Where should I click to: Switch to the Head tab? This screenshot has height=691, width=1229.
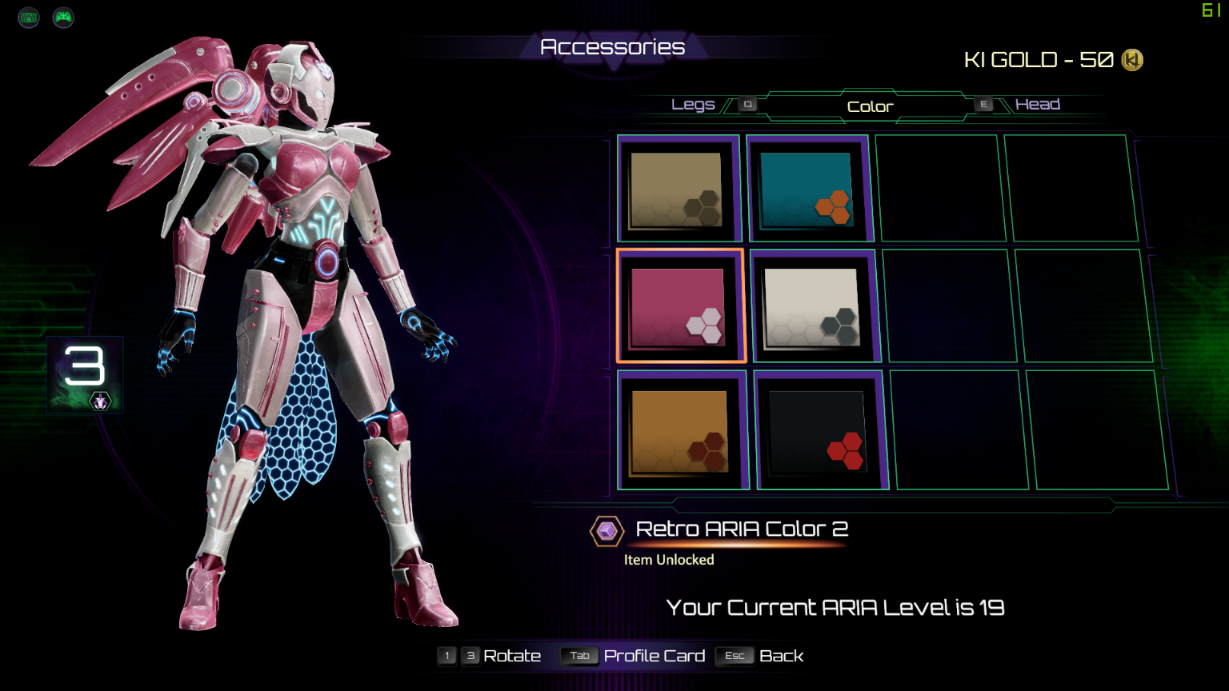1037,105
